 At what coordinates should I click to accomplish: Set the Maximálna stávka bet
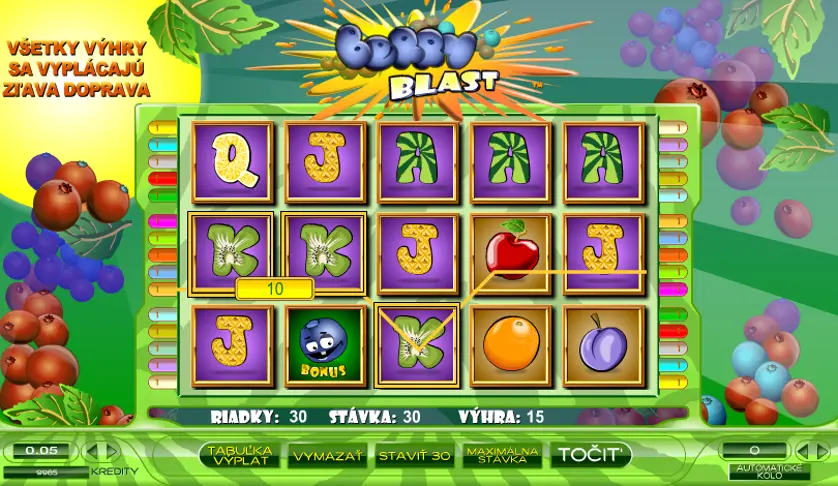(502, 455)
